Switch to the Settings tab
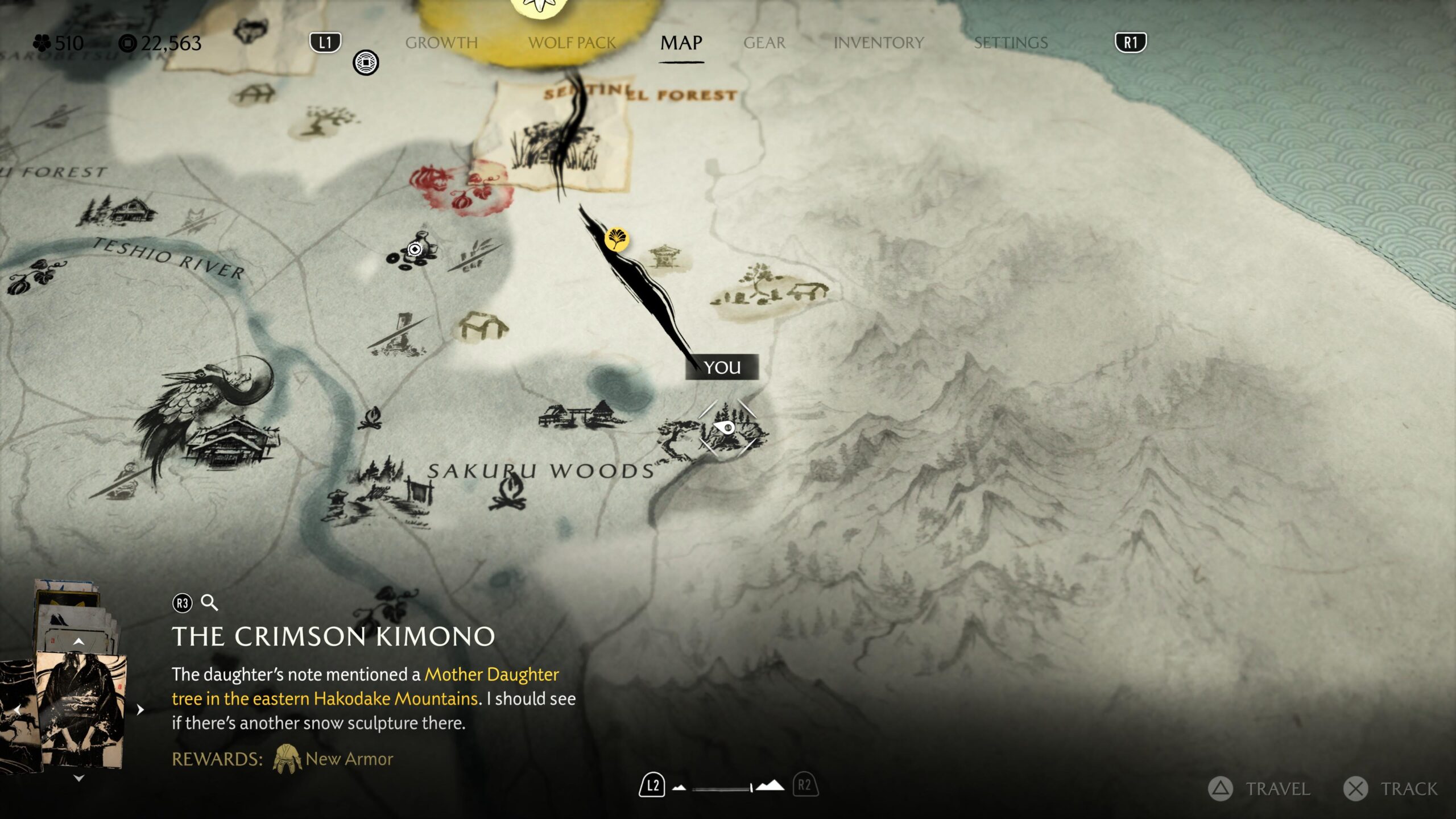Viewport: 1456px width, 819px height. click(1011, 43)
